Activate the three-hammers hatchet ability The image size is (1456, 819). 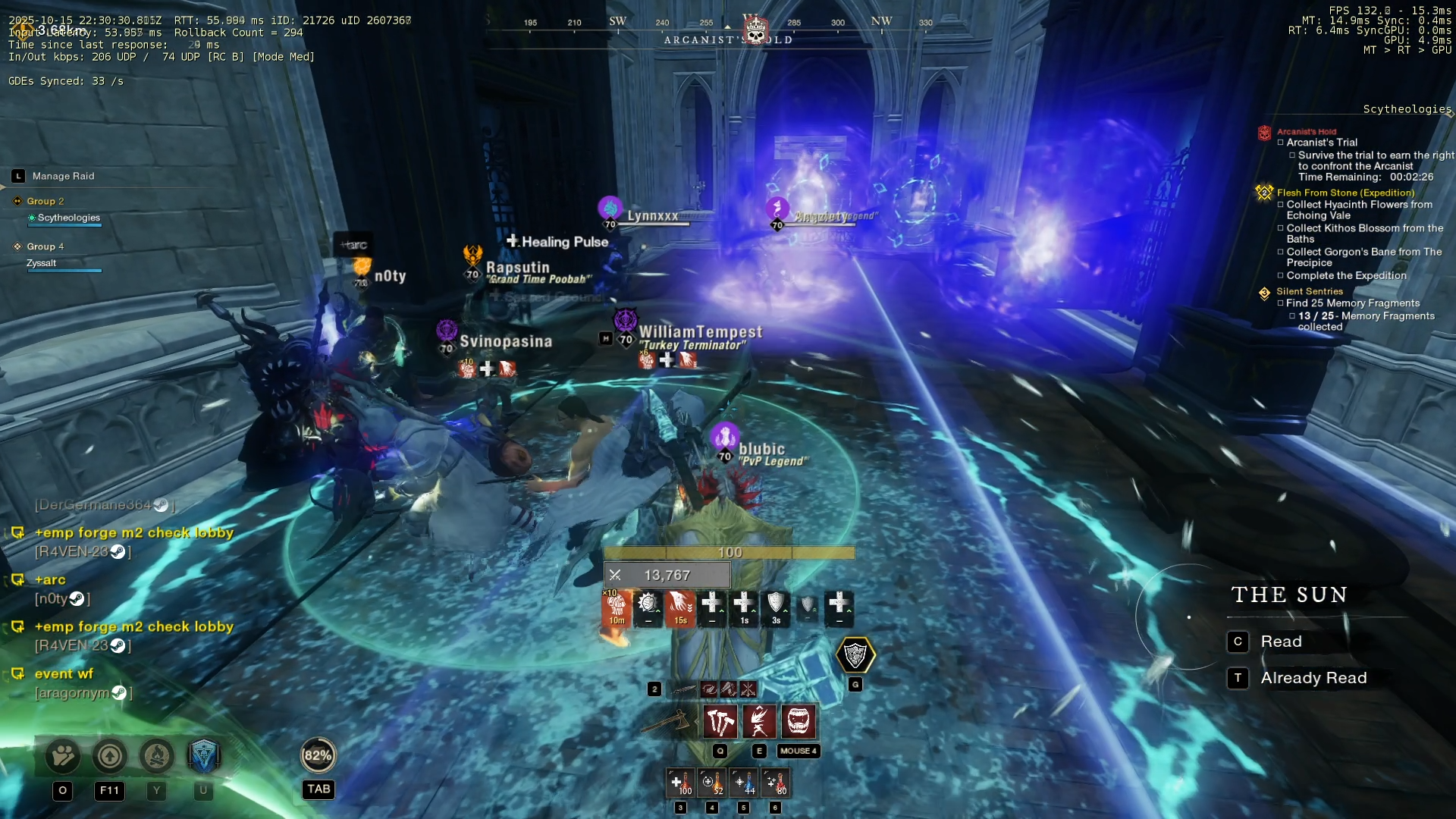[720, 721]
